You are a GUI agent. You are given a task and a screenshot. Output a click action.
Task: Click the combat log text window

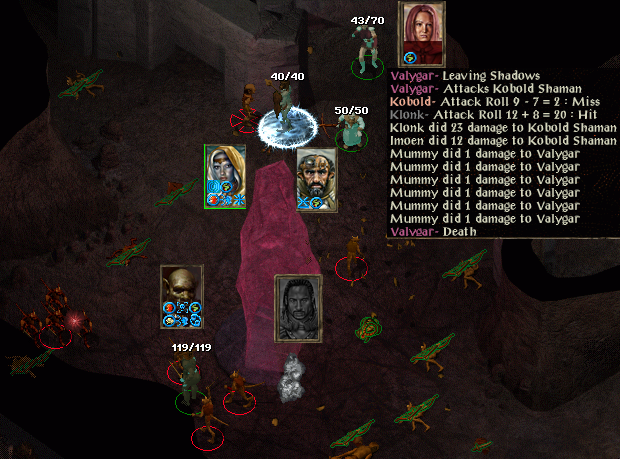502,153
